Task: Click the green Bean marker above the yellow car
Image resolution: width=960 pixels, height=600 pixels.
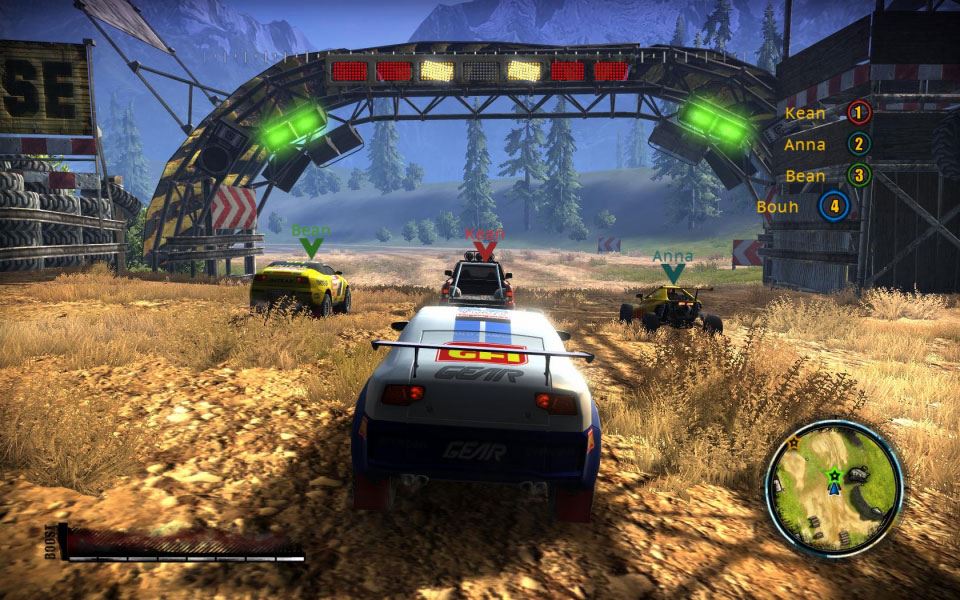Action: click(x=311, y=241)
